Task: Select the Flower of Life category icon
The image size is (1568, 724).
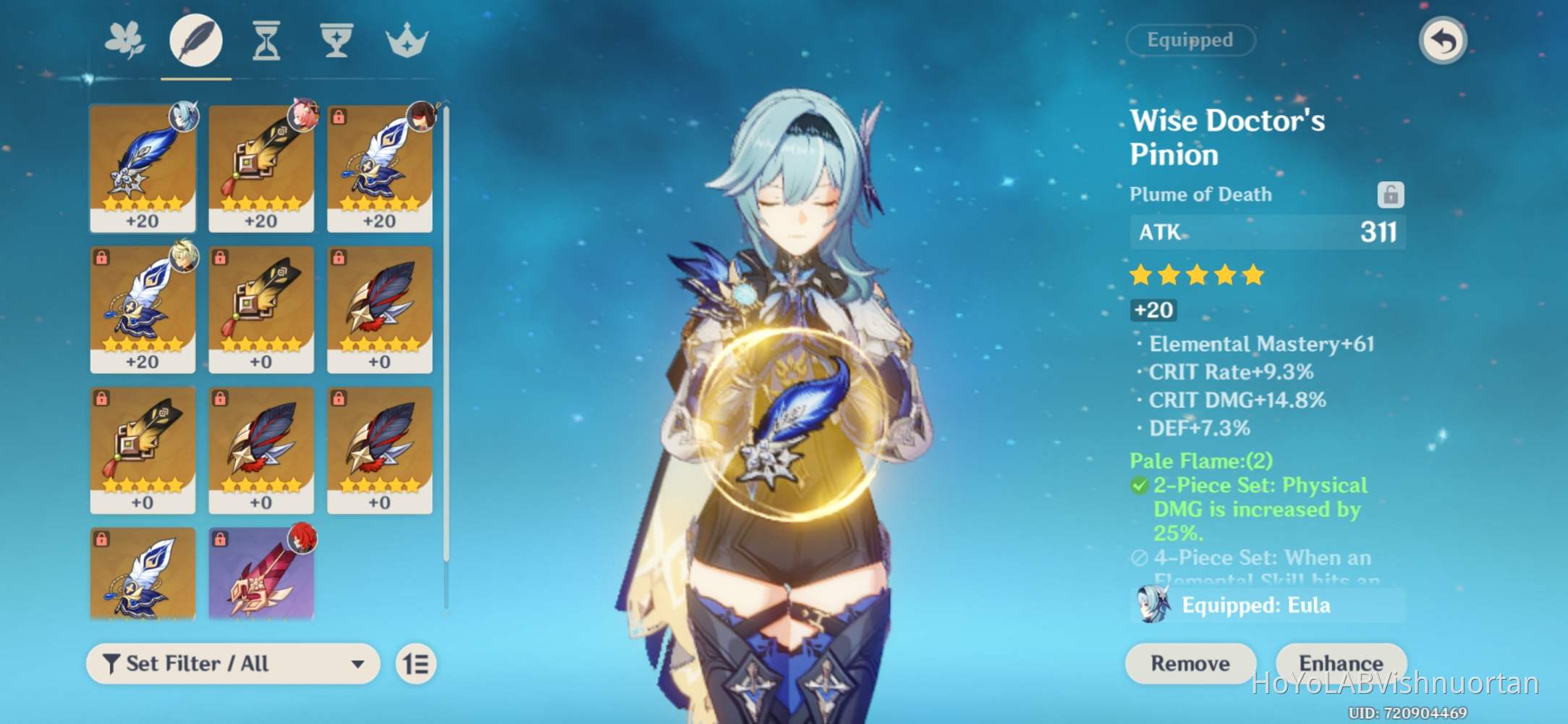Action: point(125,41)
